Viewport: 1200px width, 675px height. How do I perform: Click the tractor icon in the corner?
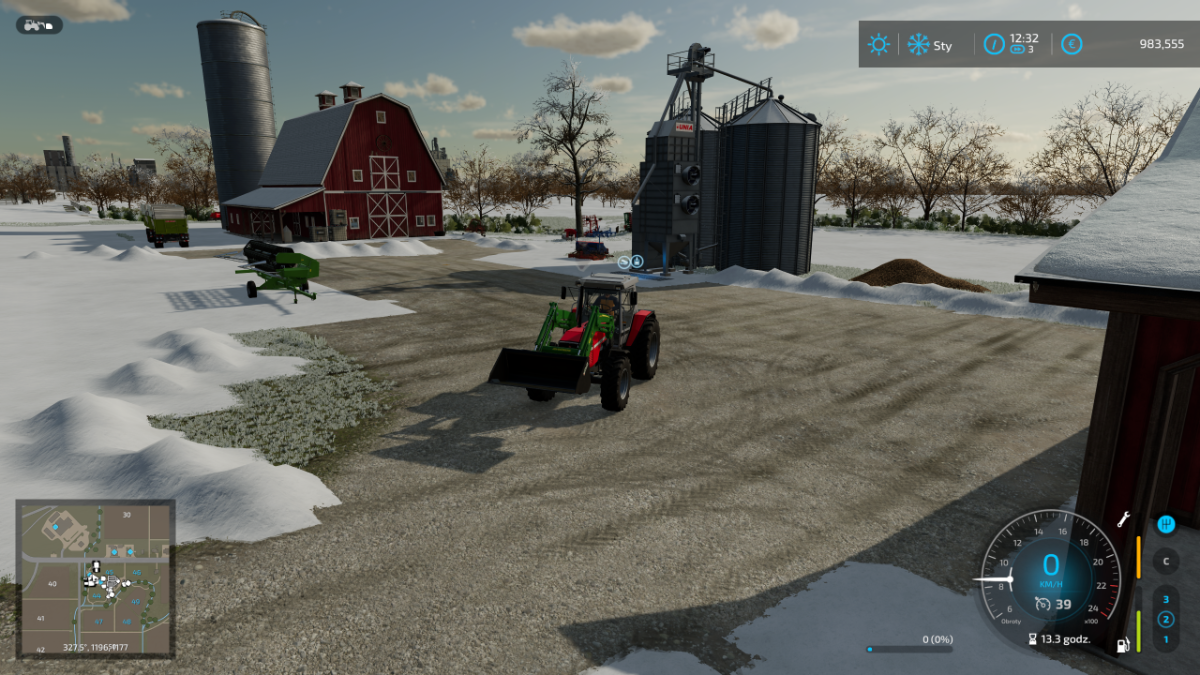tap(38, 25)
